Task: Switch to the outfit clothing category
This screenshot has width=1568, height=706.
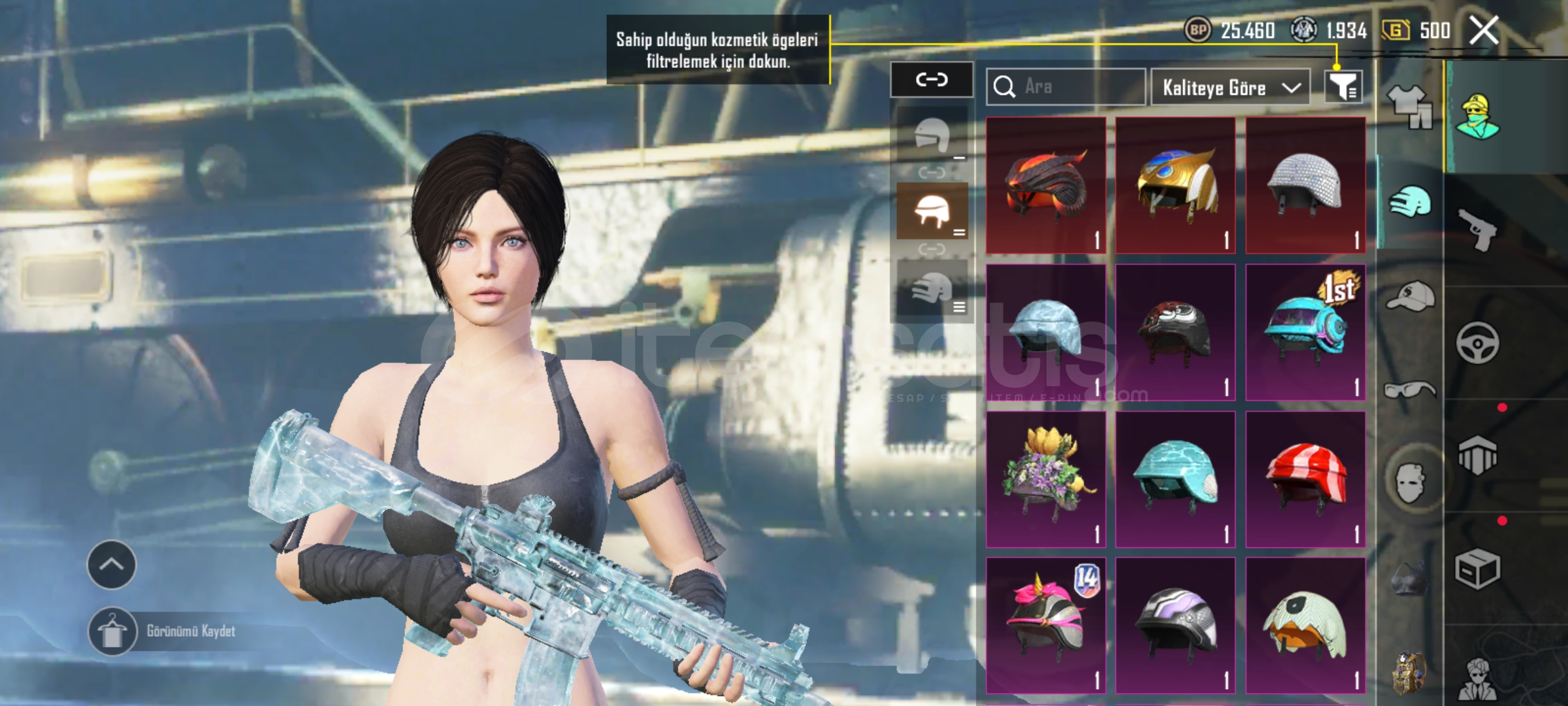Action: tap(1410, 108)
